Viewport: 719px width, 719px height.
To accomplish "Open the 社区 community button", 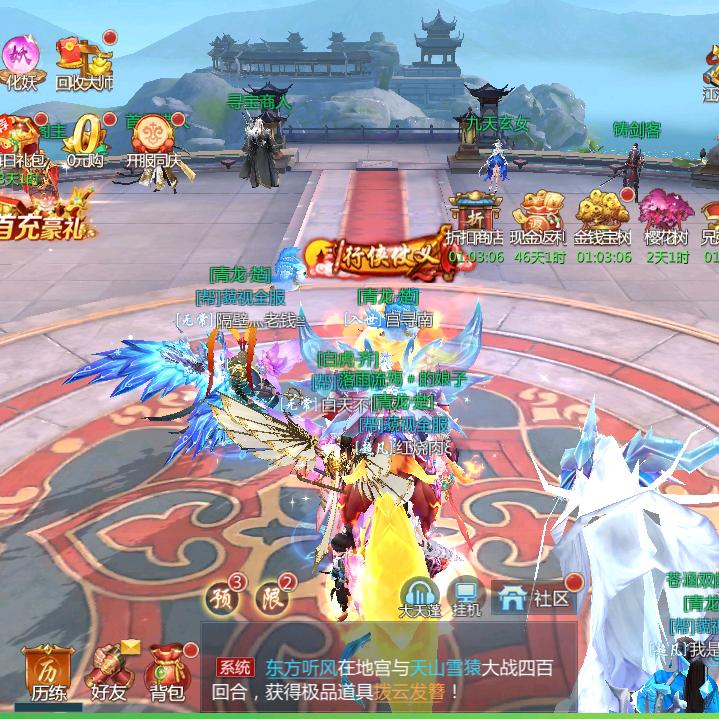I will tap(536, 598).
